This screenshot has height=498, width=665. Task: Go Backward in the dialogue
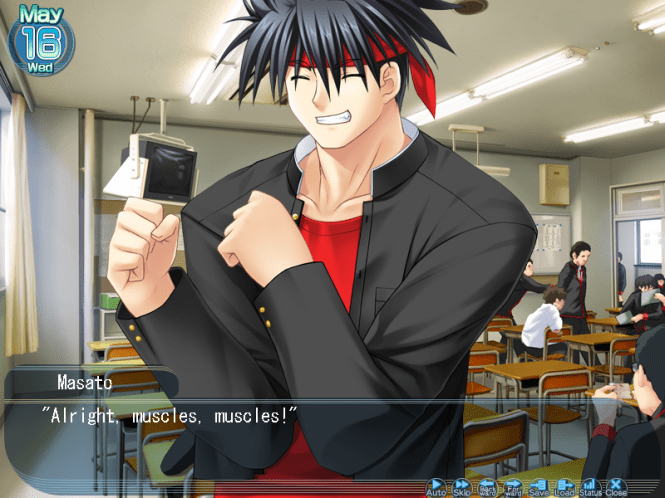[x=487, y=486]
